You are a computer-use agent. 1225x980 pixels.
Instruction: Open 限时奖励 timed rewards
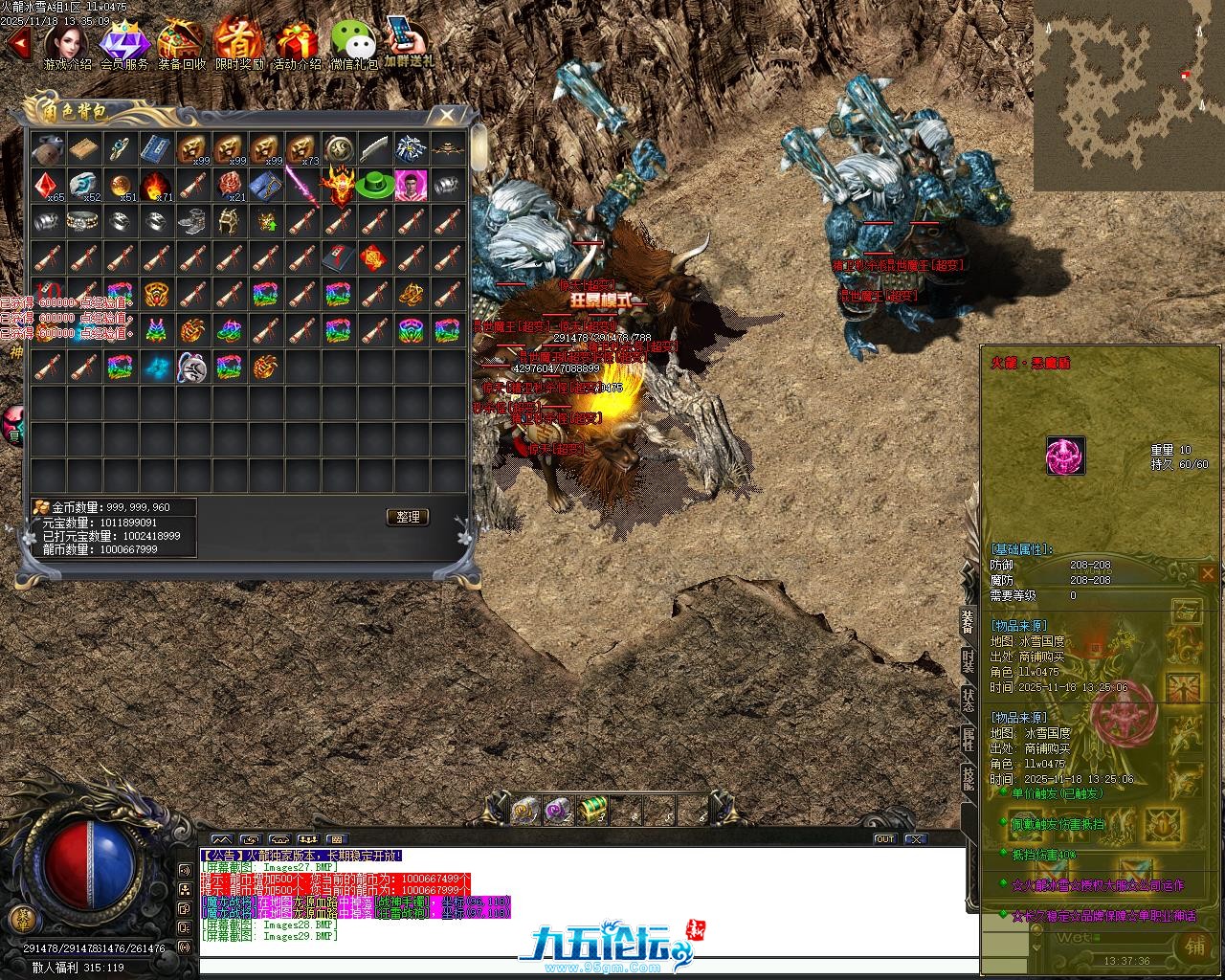point(239,44)
